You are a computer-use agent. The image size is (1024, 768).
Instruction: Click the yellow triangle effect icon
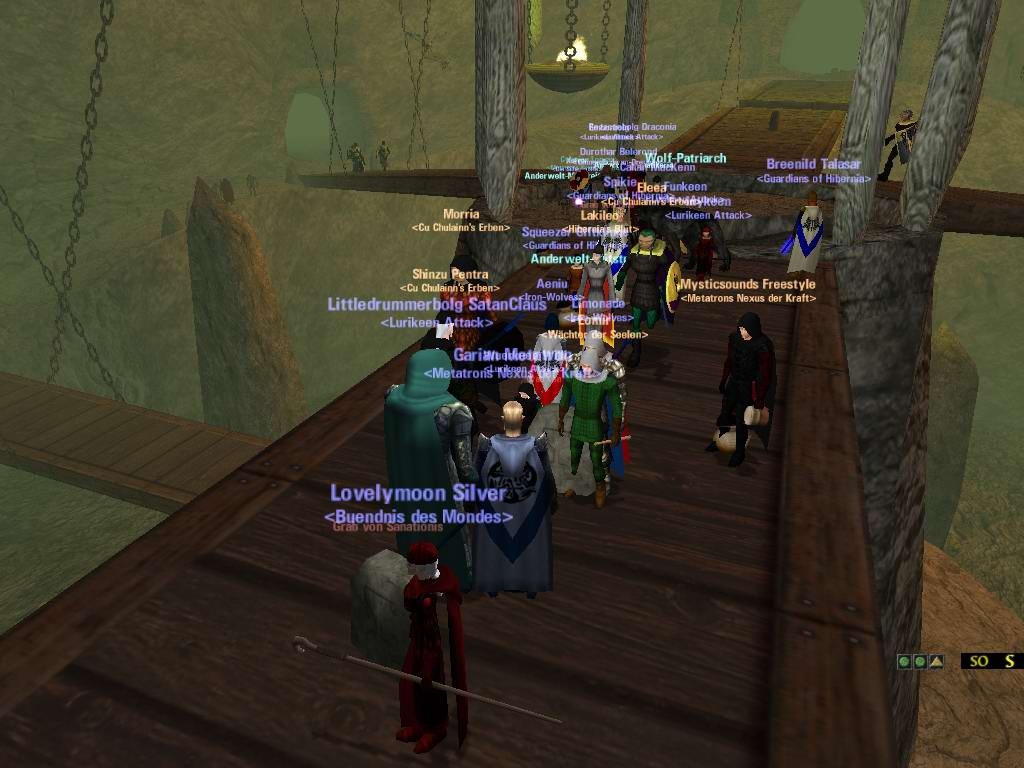pos(936,661)
